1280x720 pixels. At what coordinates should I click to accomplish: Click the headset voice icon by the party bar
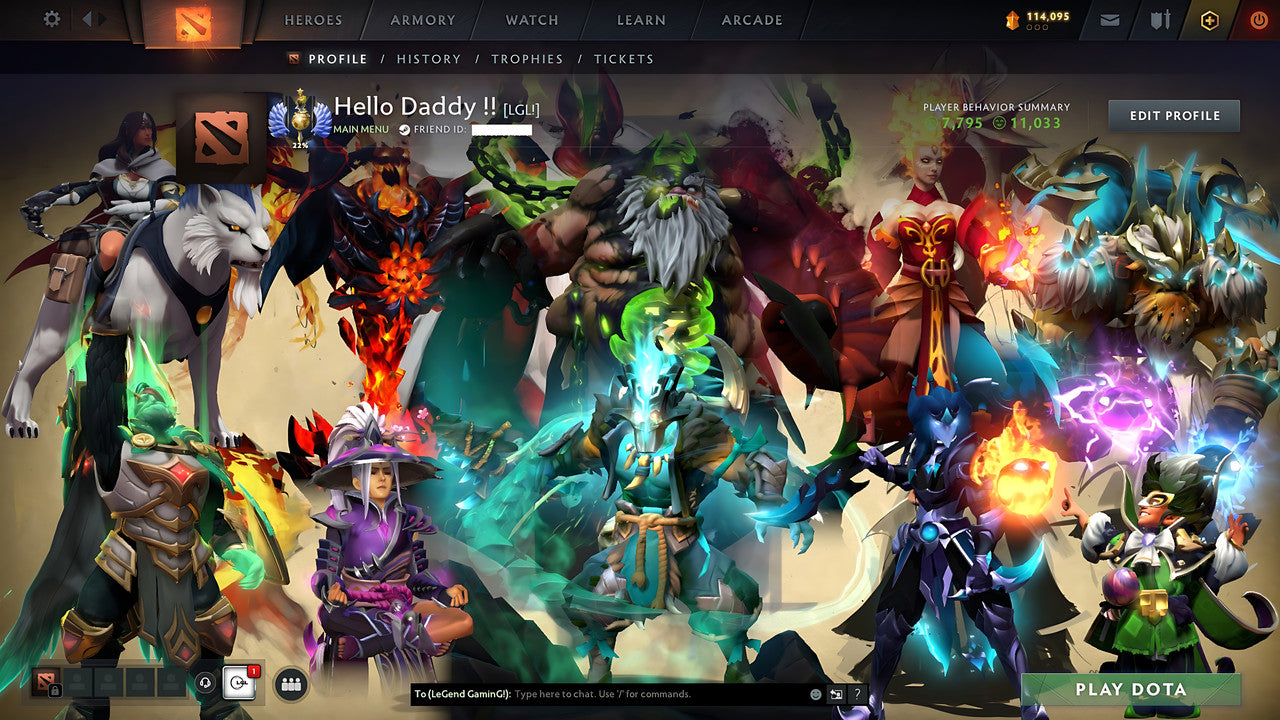tap(205, 684)
